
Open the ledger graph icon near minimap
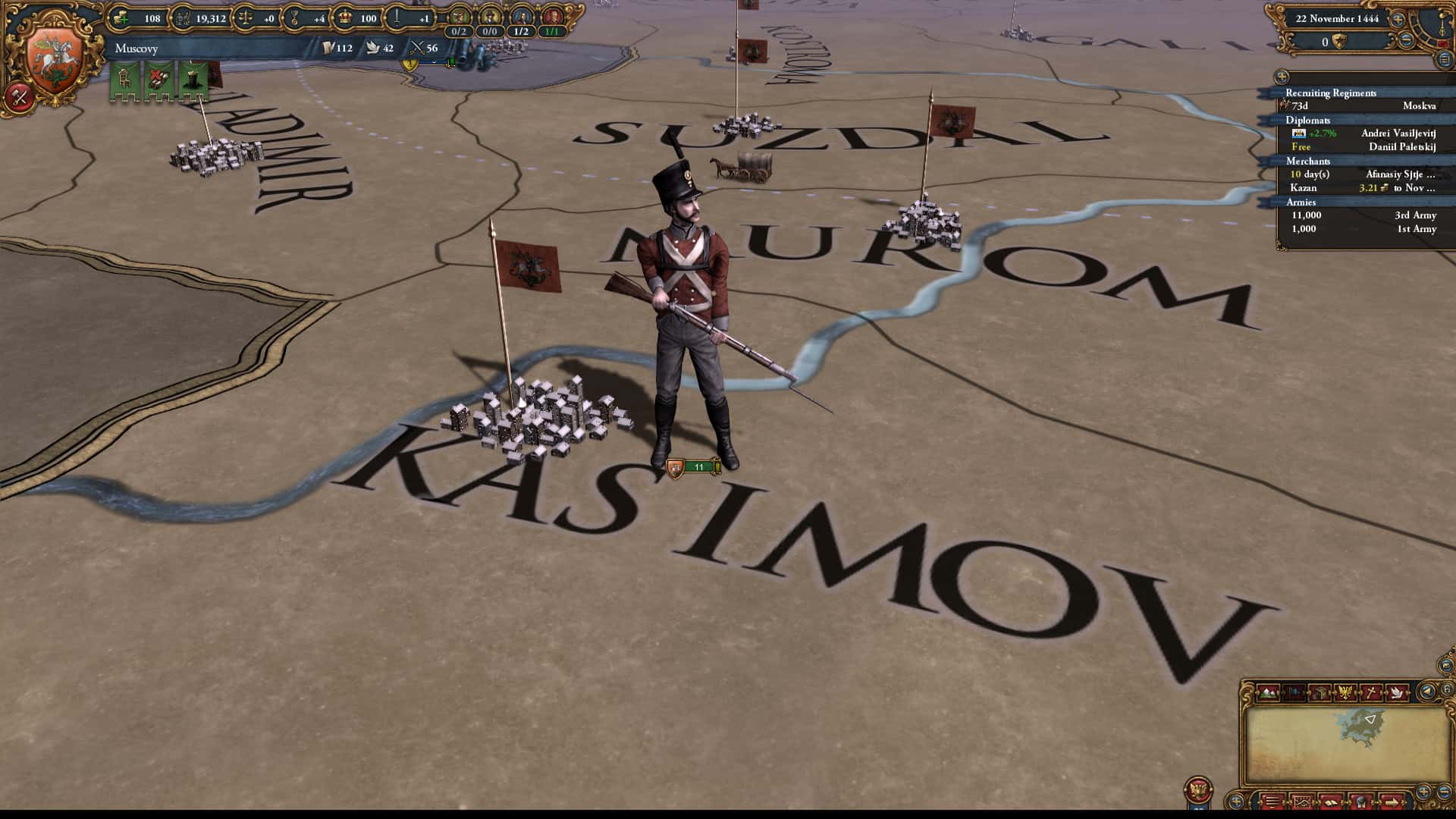[x=1303, y=800]
